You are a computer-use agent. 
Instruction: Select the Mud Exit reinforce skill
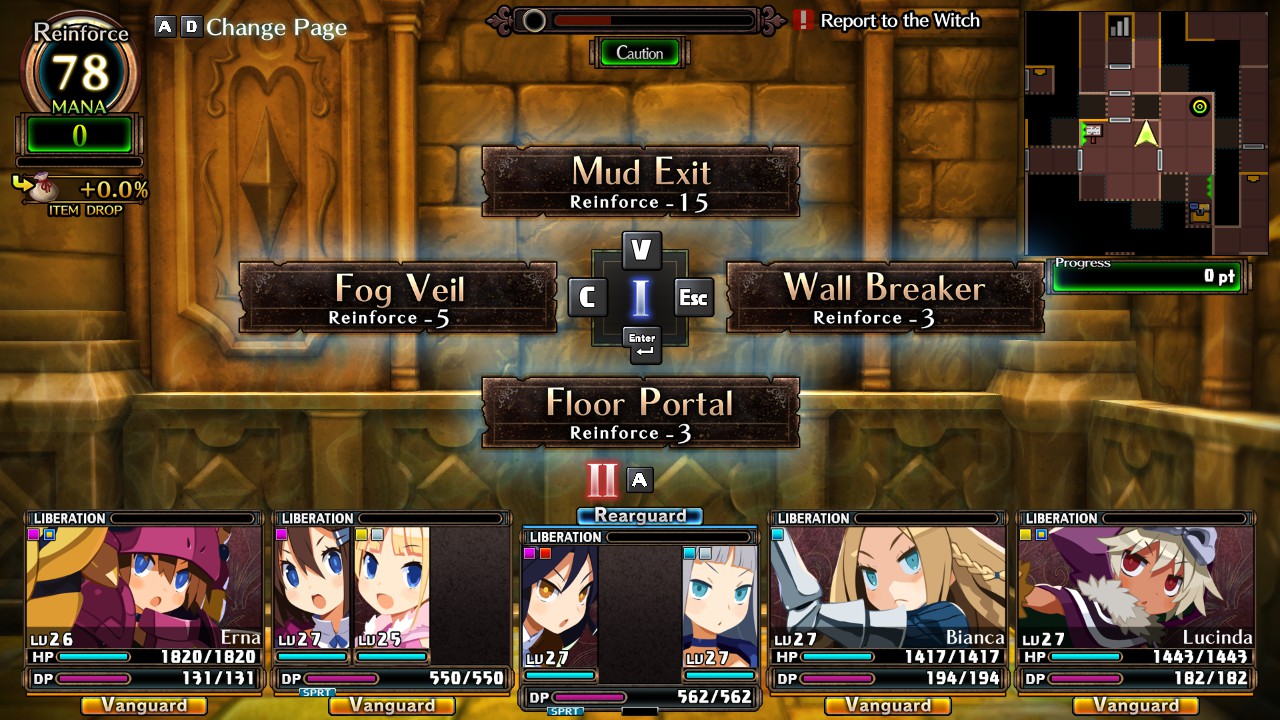pos(640,182)
